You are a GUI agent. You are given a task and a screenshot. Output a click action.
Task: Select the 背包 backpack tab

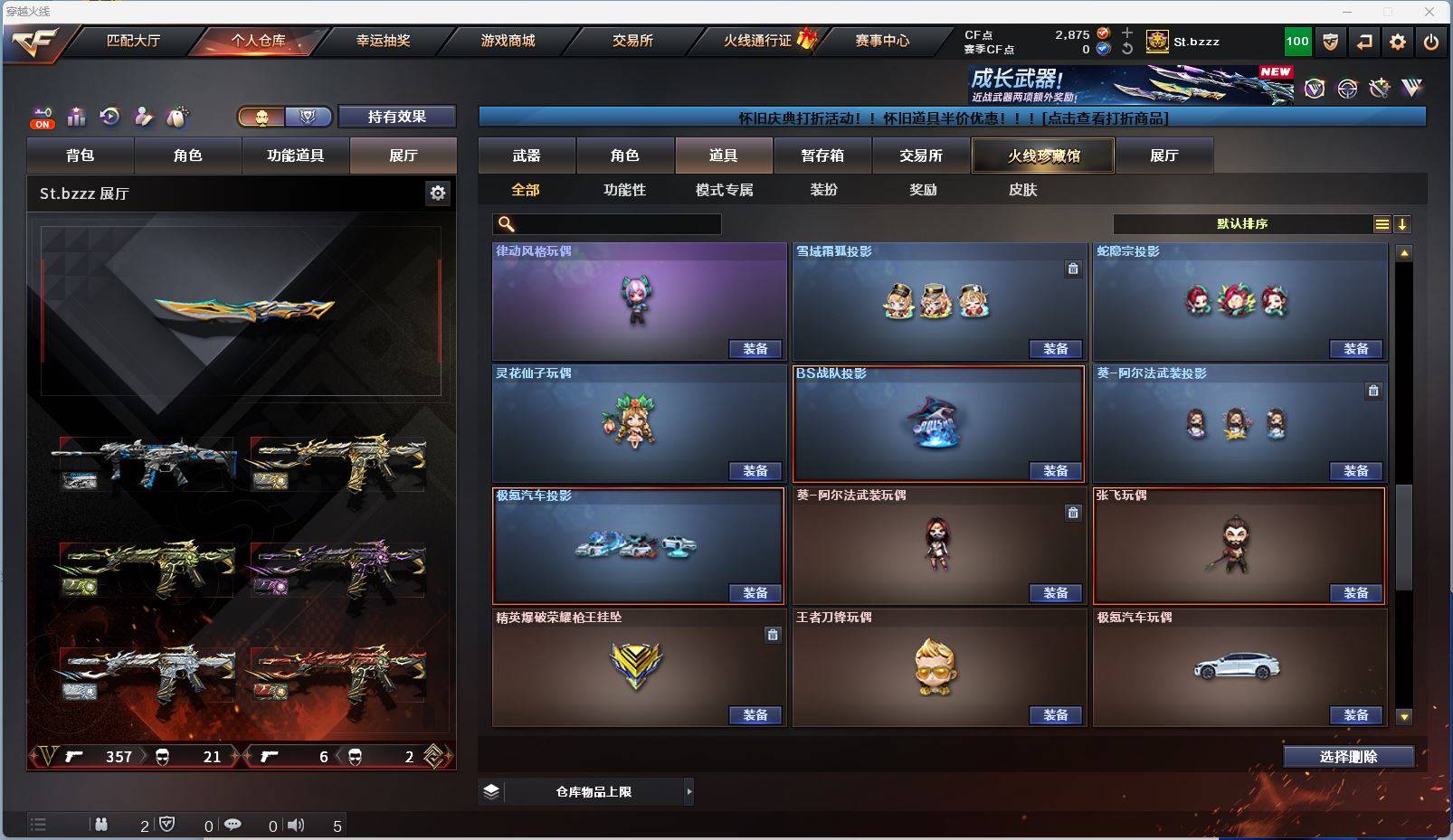(x=81, y=156)
